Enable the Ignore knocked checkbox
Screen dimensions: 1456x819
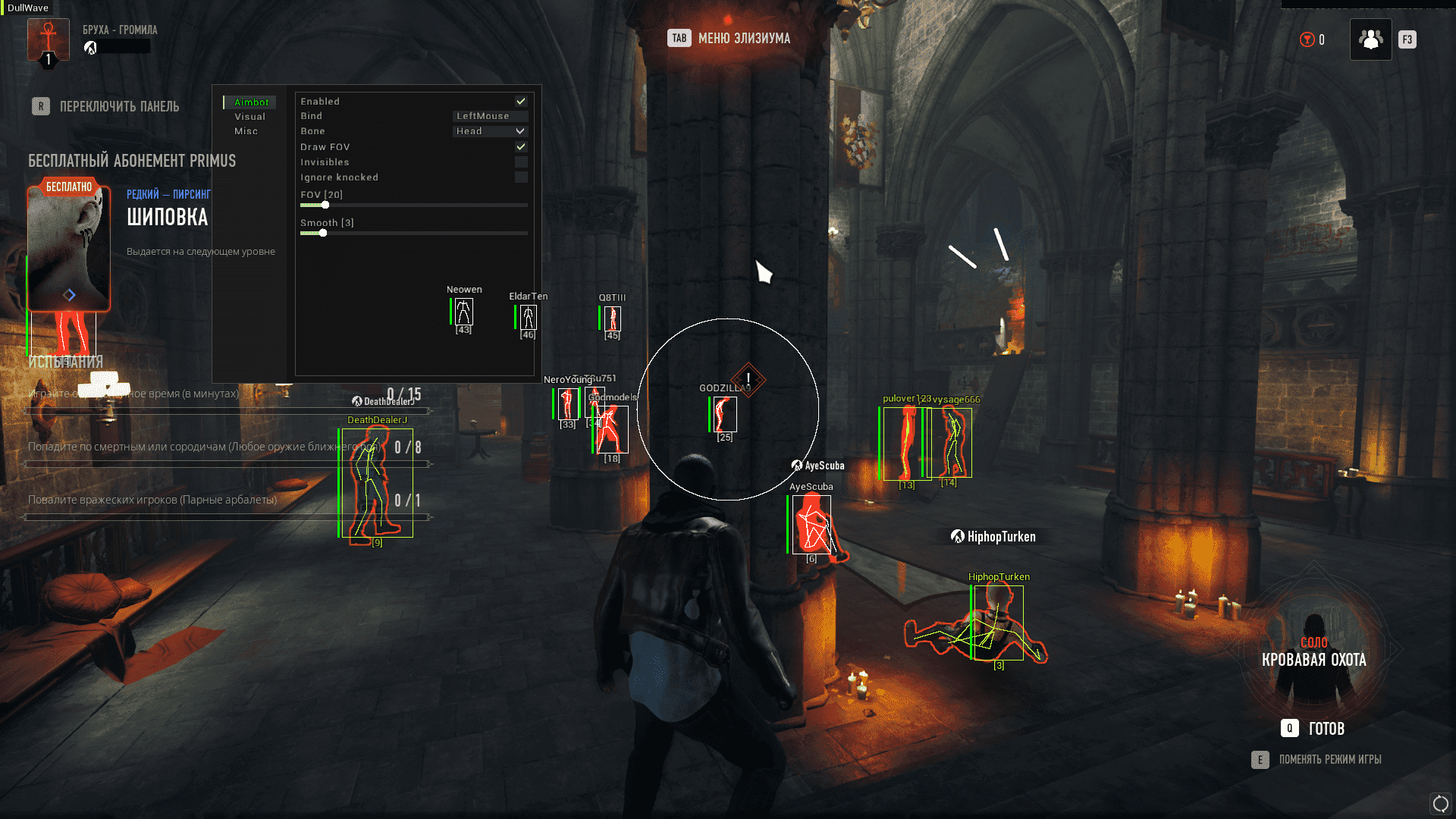pos(521,177)
